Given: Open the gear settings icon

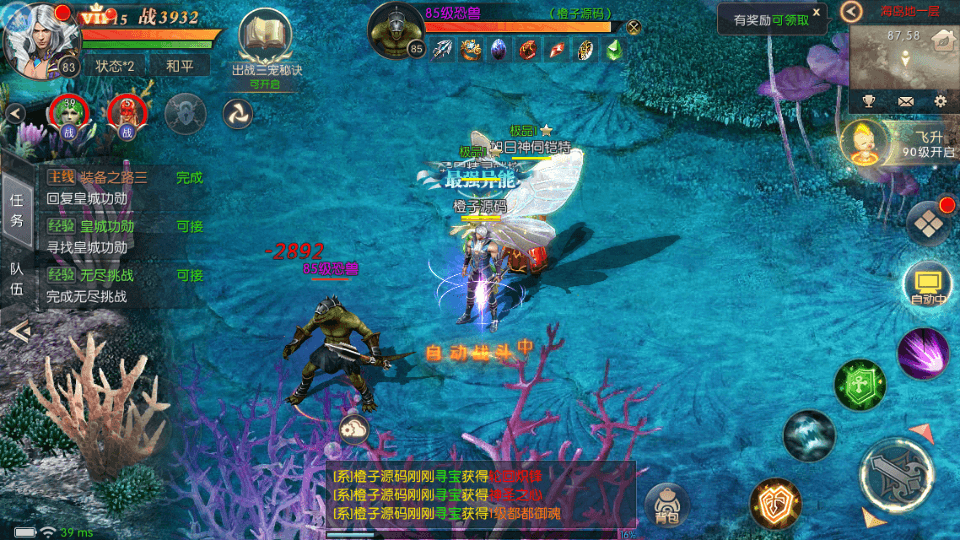Looking at the screenshot, I should pyautogui.click(x=940, y=101).
